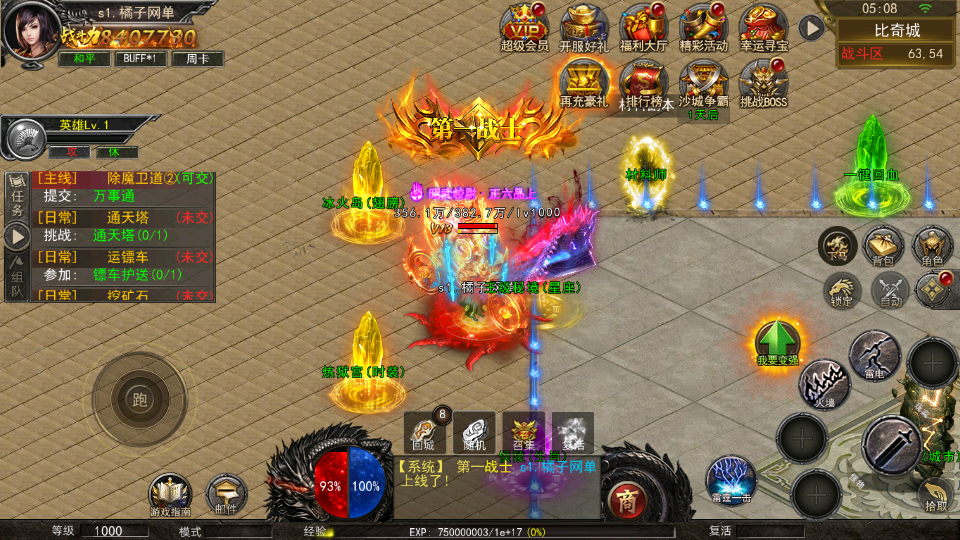Viewport: 960px width, 540px height.
Task: Toggle 自动 auto-combat
Action: click(889, 291)
